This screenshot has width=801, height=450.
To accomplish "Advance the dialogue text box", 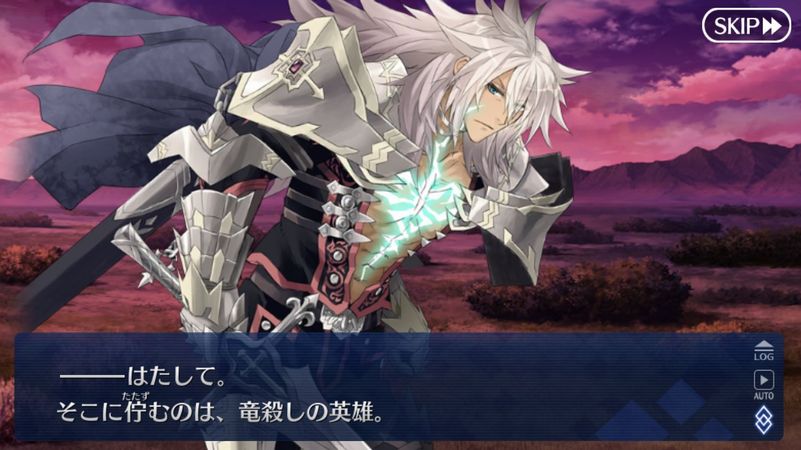I will pyautogui.click(x=380, y=390).
